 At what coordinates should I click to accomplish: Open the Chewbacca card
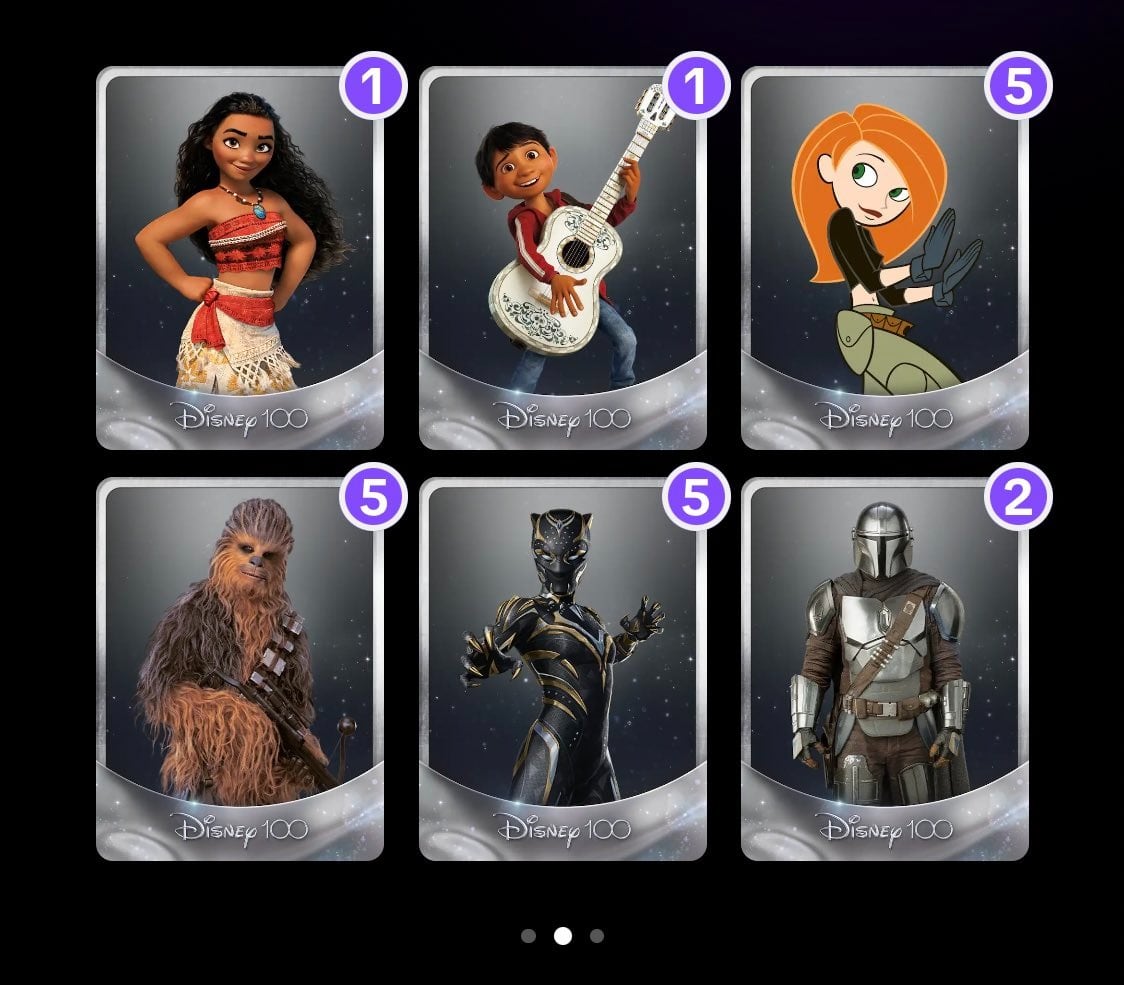[x=240, y=668]
